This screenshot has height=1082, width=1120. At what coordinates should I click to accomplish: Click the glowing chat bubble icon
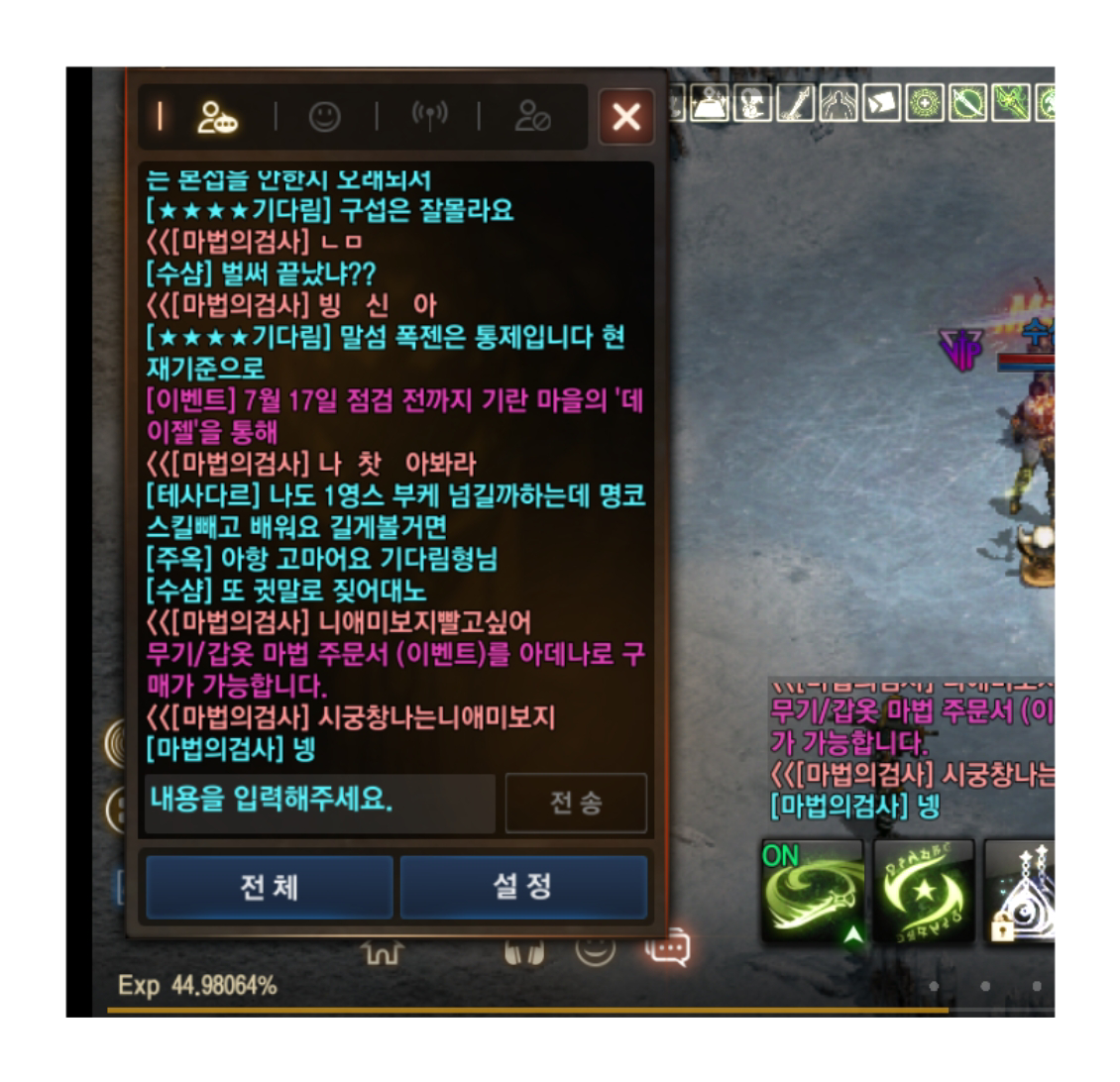pyautogui.click(x=667, y=948)
